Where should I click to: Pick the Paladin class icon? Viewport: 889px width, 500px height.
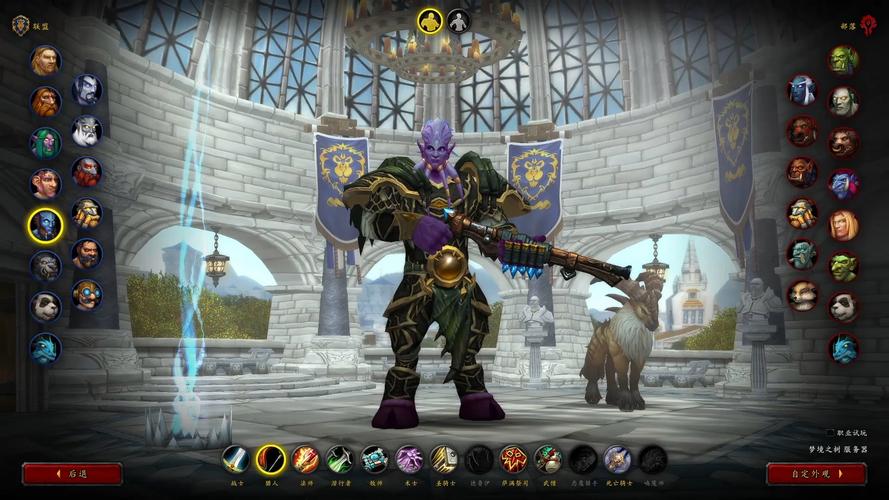(x=444, y=459)
